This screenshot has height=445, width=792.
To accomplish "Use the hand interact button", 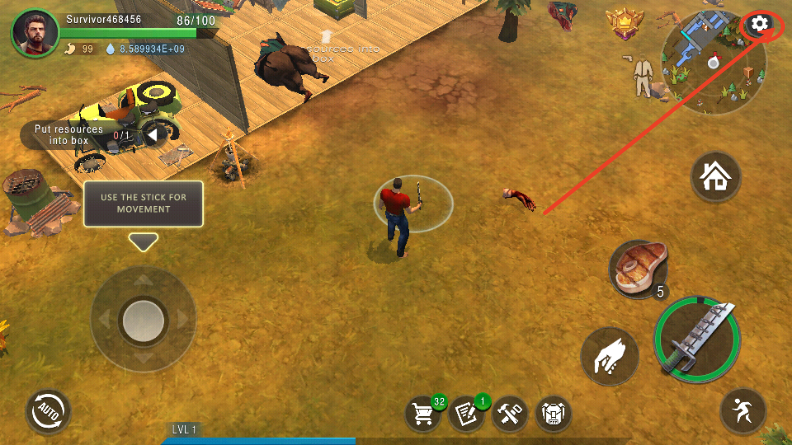I will [x=610, y=353].
